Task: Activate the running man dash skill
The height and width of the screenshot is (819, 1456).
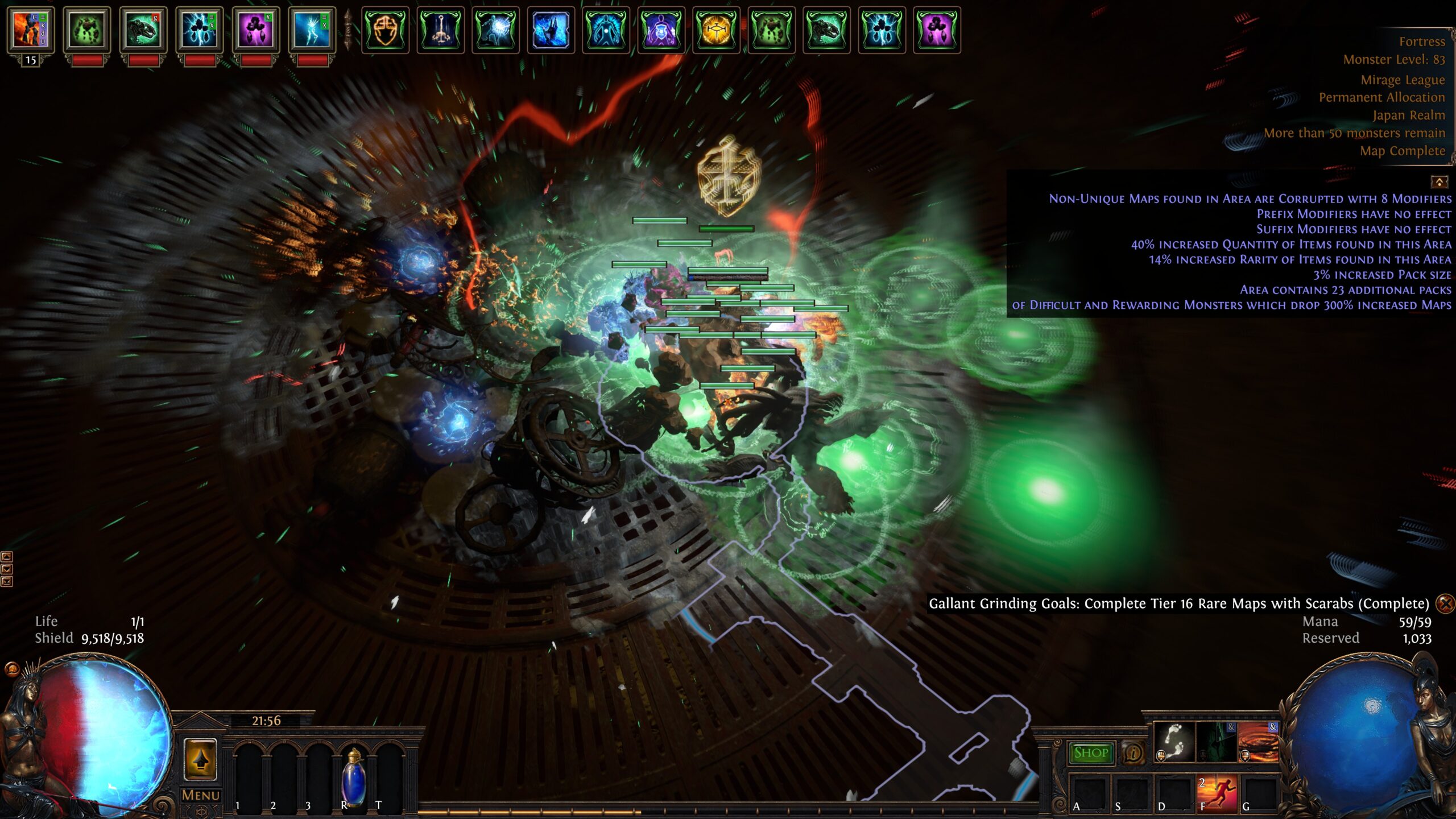Action: pos(1217,793)
